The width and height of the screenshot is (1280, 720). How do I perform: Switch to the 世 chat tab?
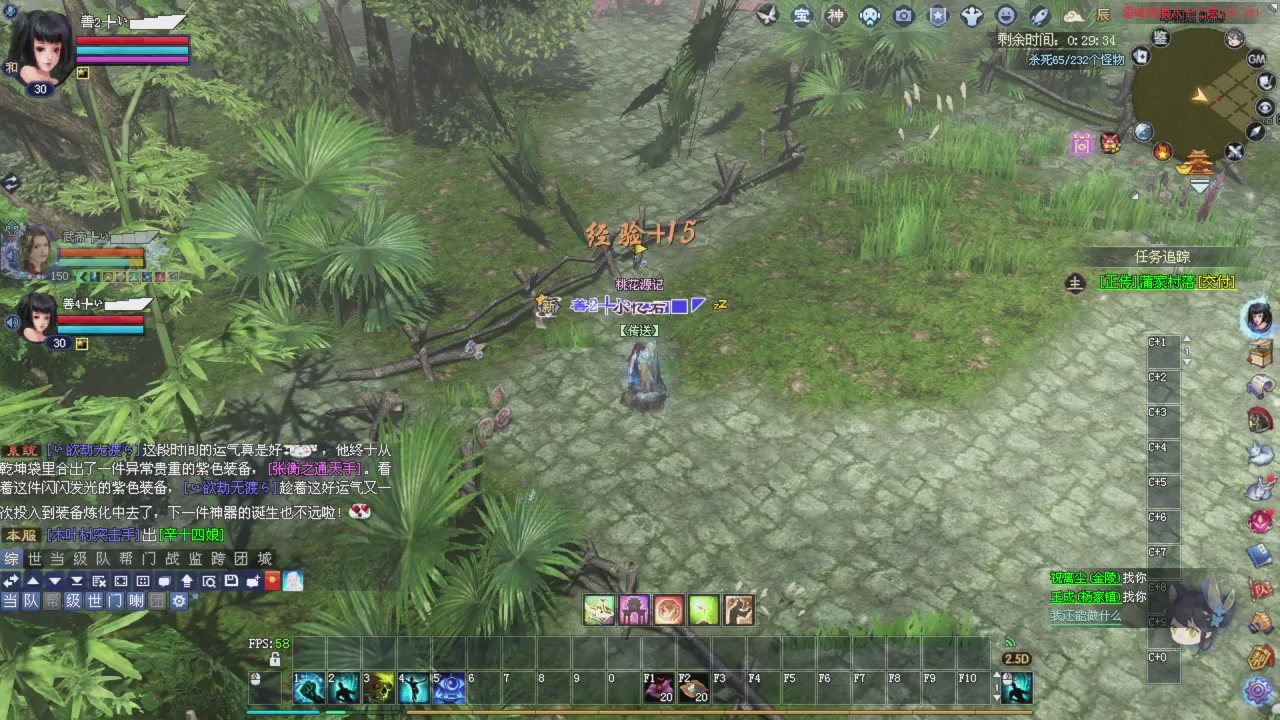point(34,559)
